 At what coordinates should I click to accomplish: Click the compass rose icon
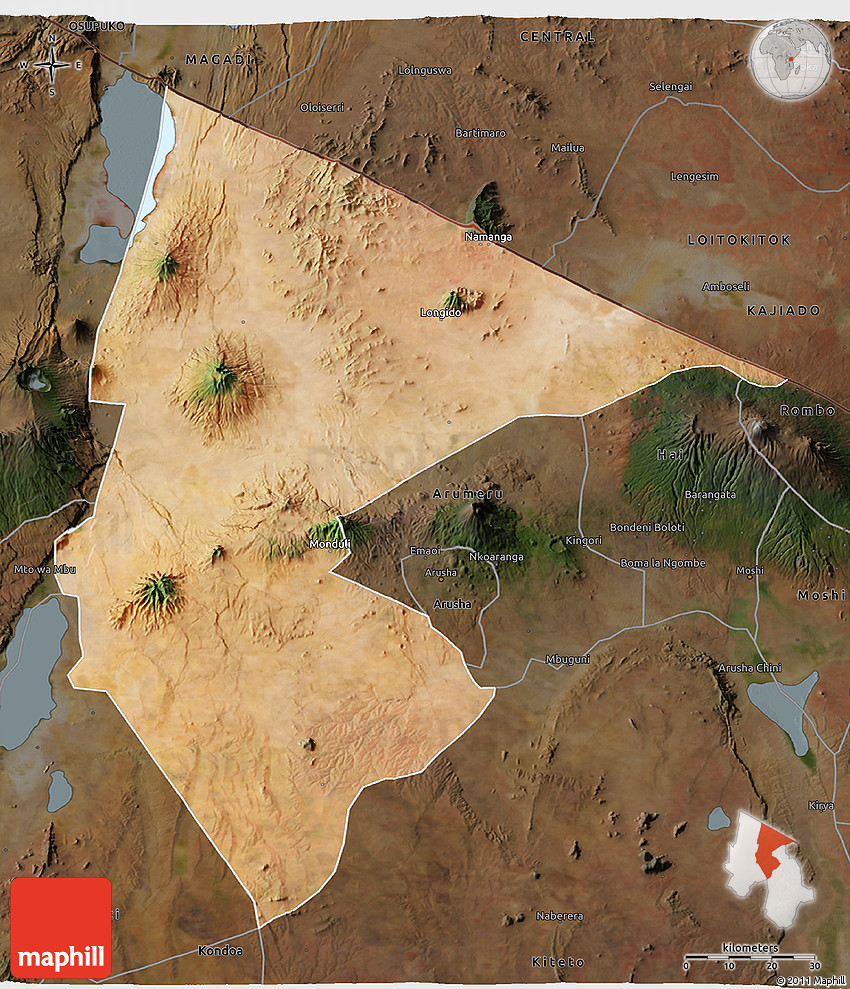(x=51, y=66)
